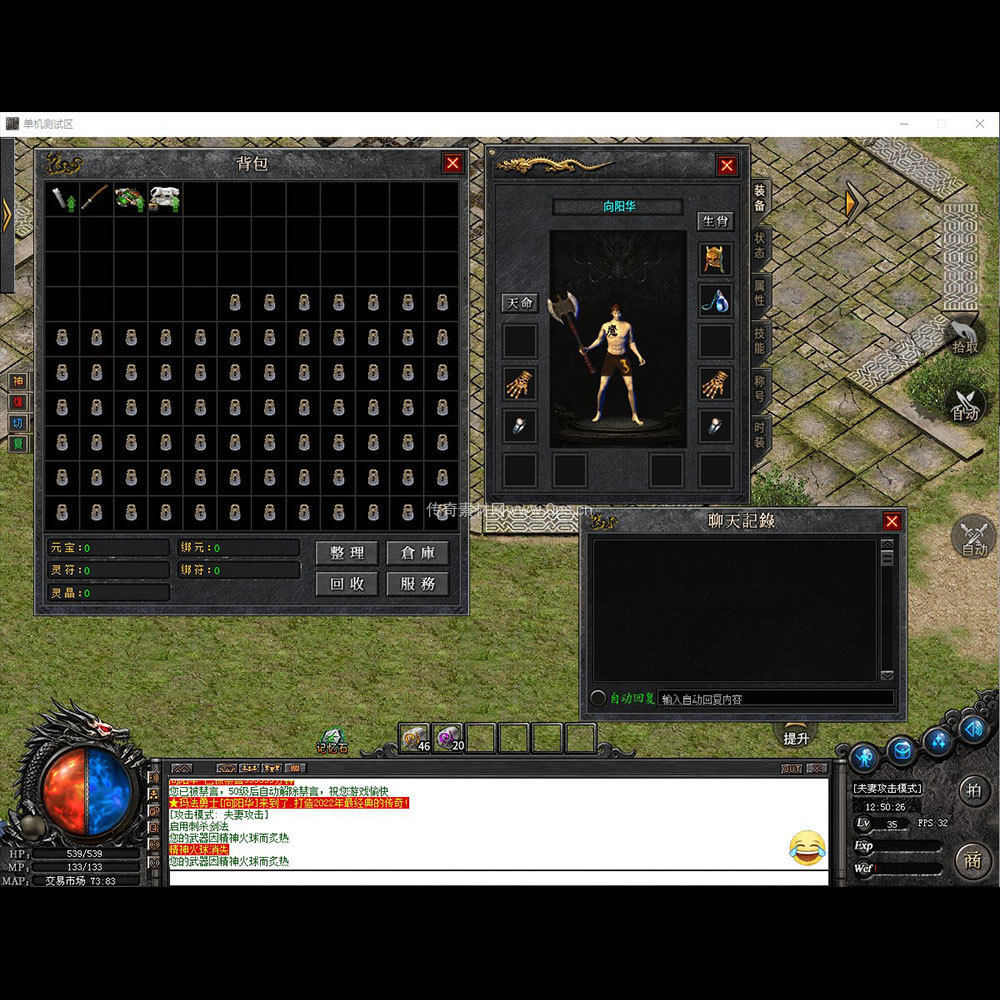Screen dimensions: 1000x1000
Task: Select the wooden staff in the backpack
Action: [96, 198]
